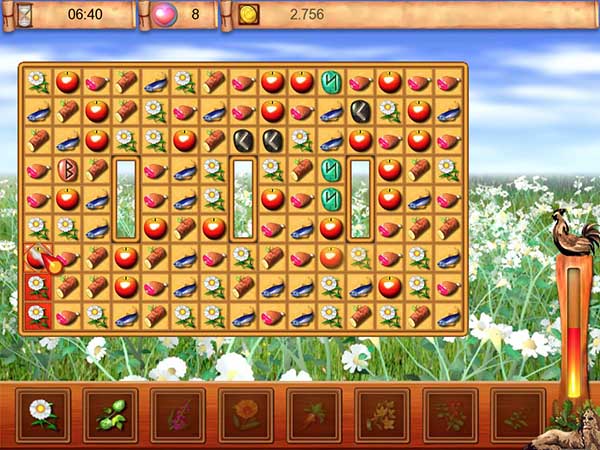Choose the green buds plant slot
The width and height of the screenshot is (600, 450).
point(110,414)
